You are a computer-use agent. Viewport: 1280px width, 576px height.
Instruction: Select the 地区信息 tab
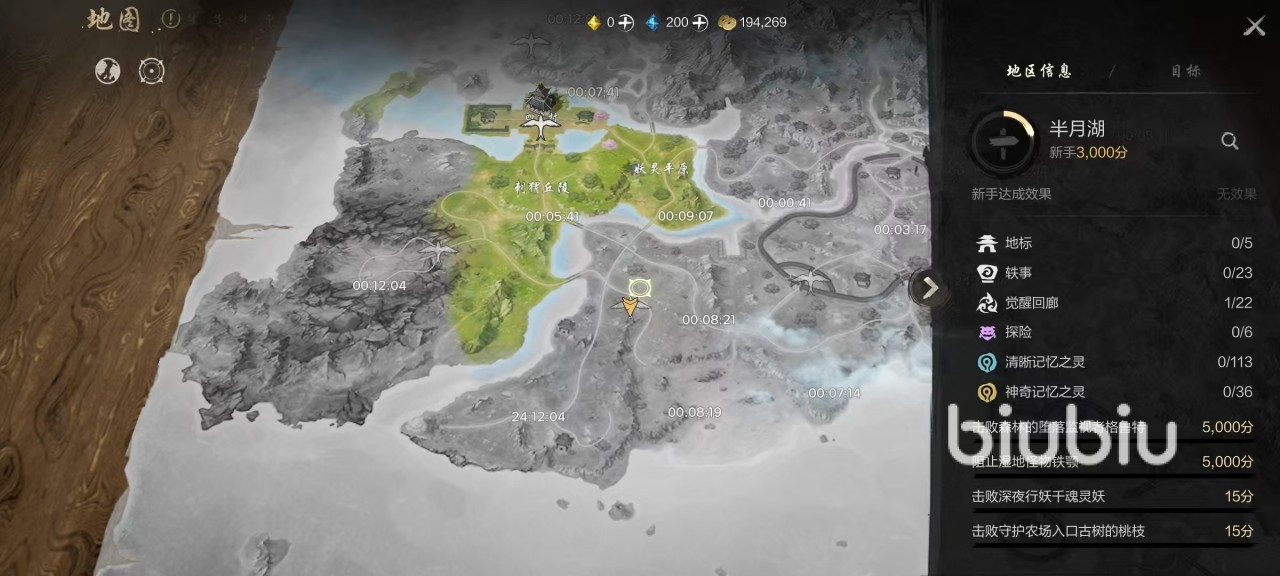coord(1039,71)
